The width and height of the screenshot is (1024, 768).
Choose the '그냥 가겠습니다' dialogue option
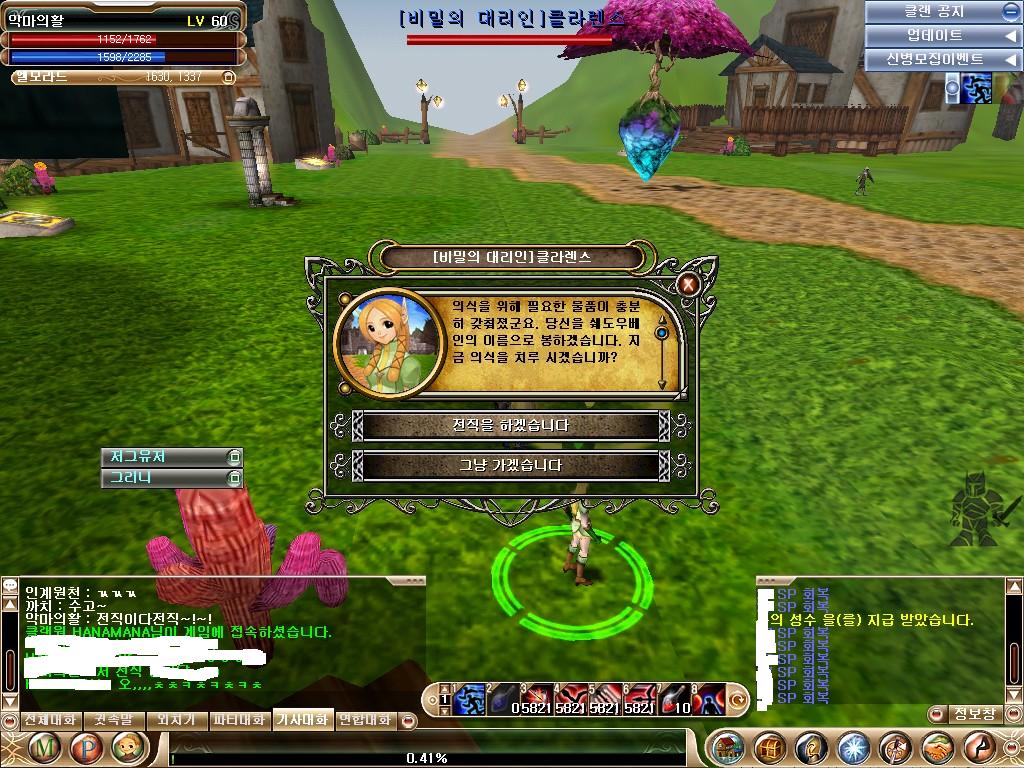click(510, 466)
